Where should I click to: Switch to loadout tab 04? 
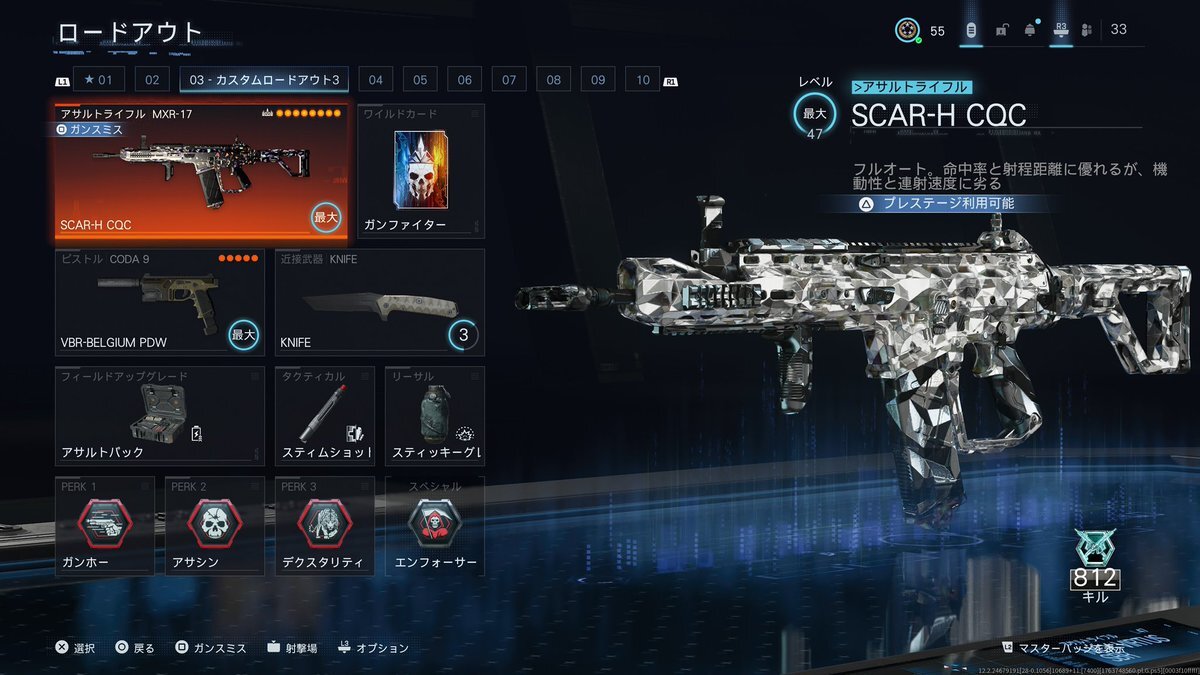click(x=375, y=80)
